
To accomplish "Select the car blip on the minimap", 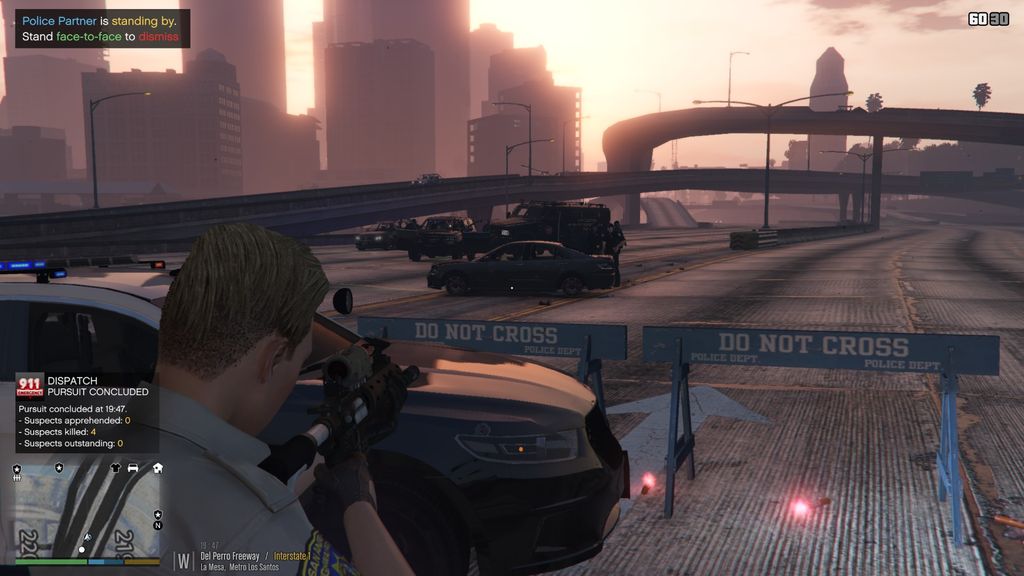I will coord(133,467).
